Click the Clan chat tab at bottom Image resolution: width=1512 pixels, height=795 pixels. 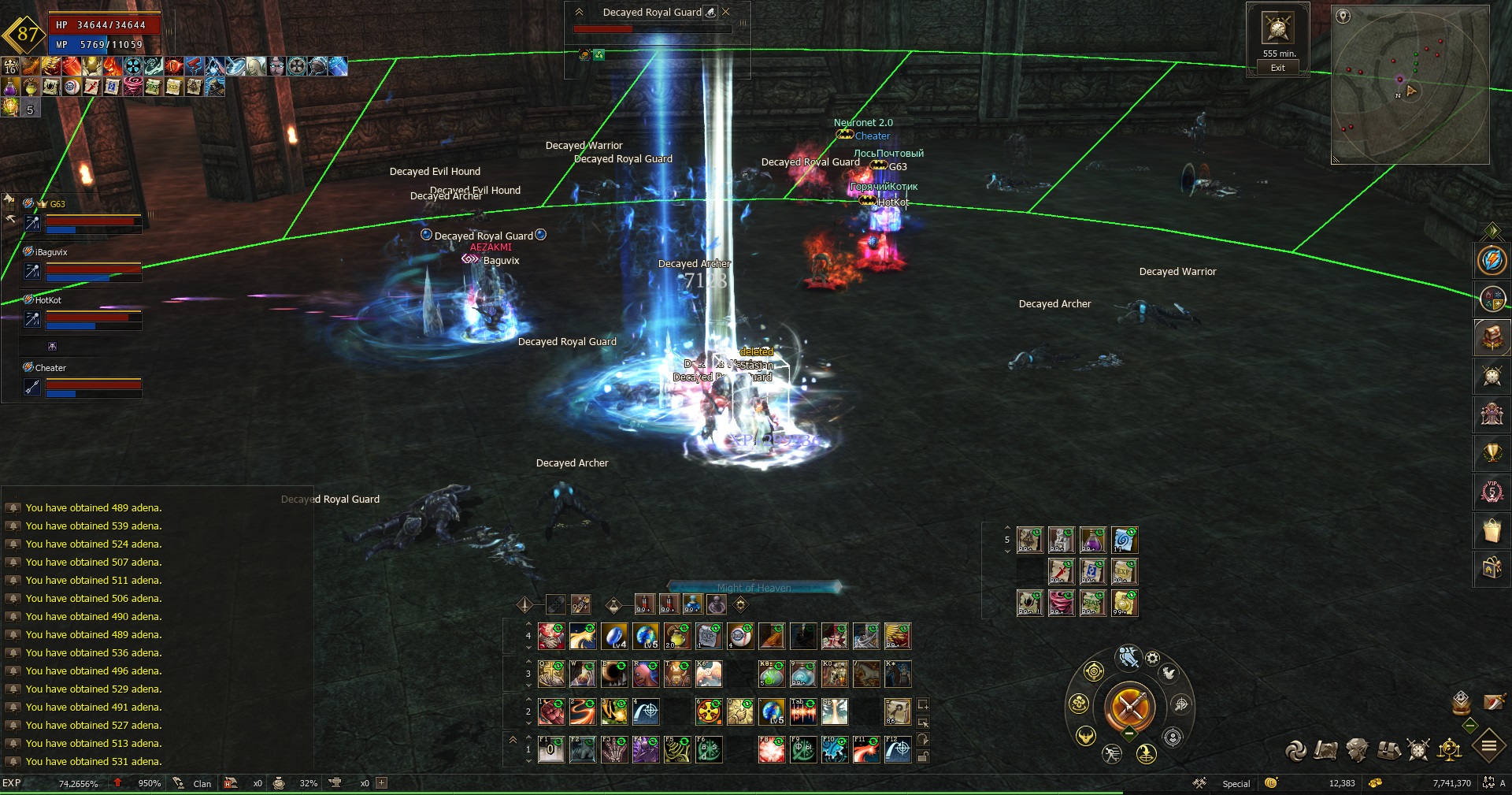[x=202, y=783]
